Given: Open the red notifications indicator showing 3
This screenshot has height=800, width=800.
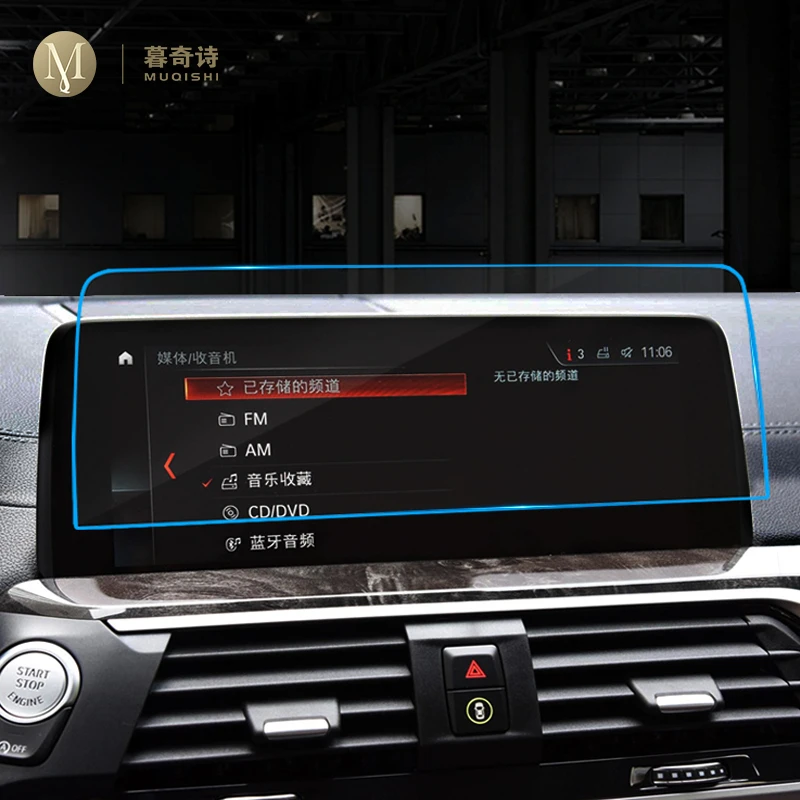Looking at the screenshot, I should click(x=574, y=353).
